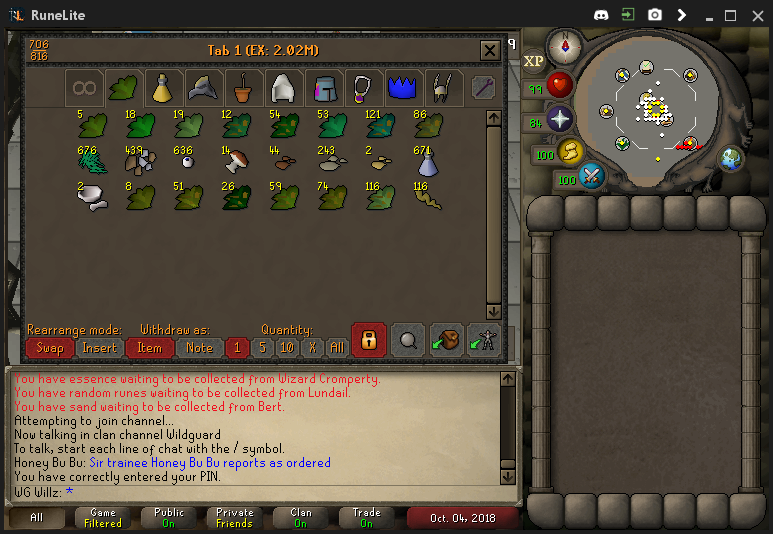Set withdraw quantity to 10
The image size is (773, 534).
point(287,347)
